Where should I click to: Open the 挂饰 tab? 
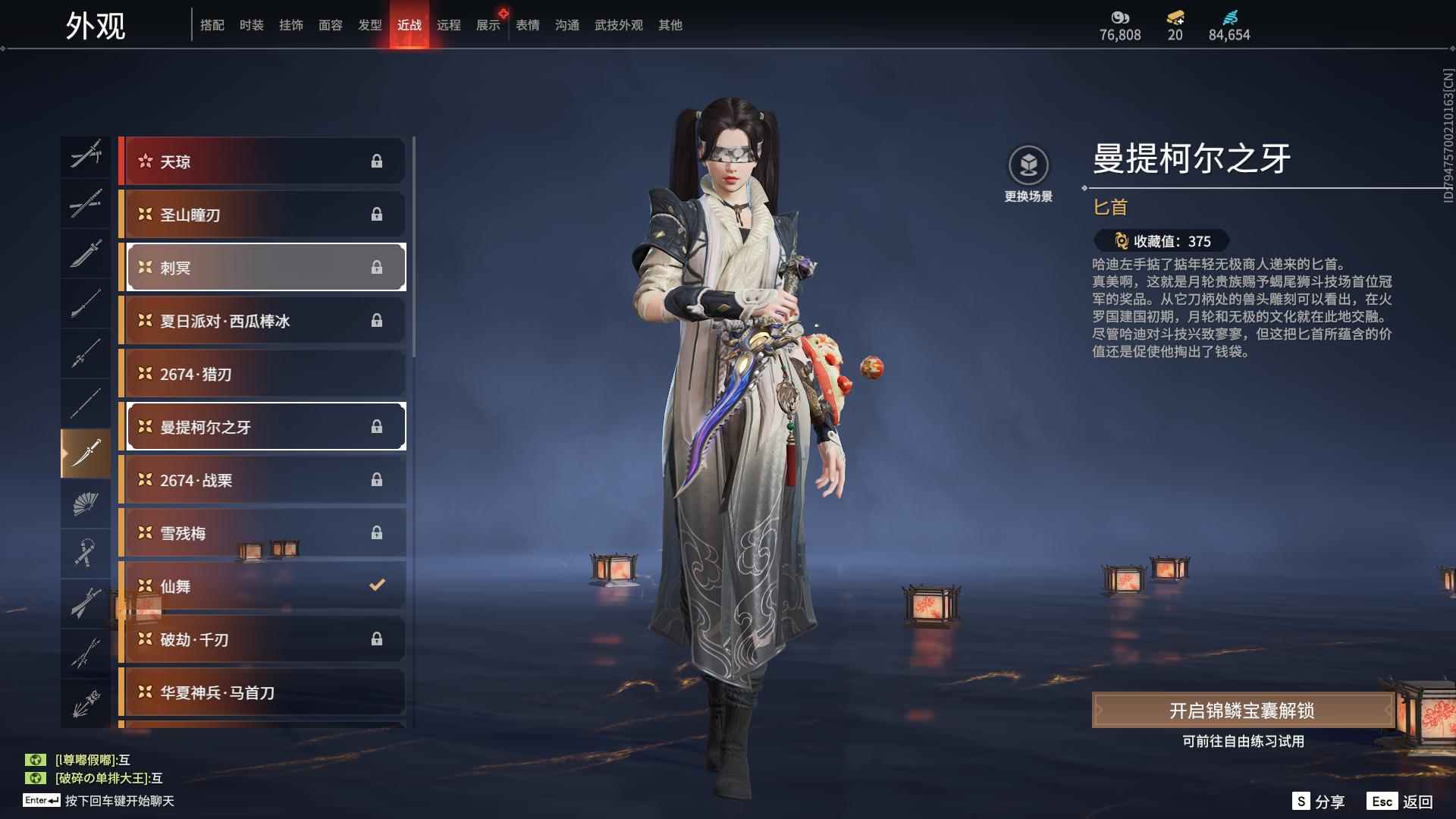(290, 25)
